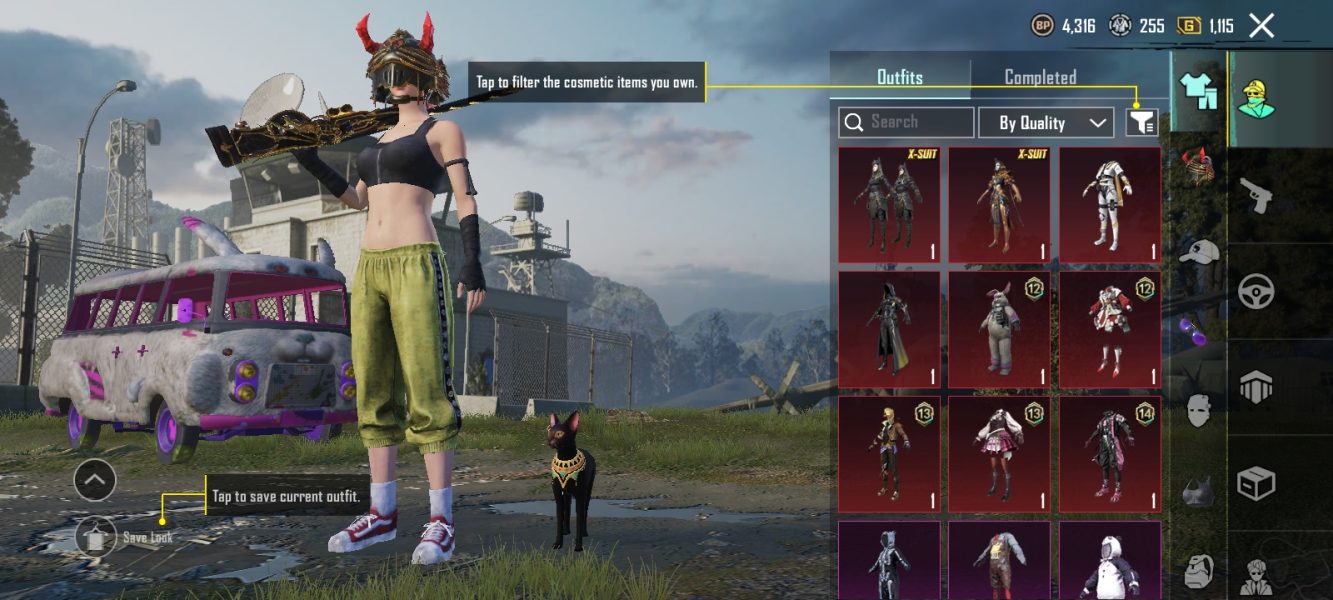Click the outfit Search field
This screenshot has width=1333, height=600.
(x=906, y=122)
